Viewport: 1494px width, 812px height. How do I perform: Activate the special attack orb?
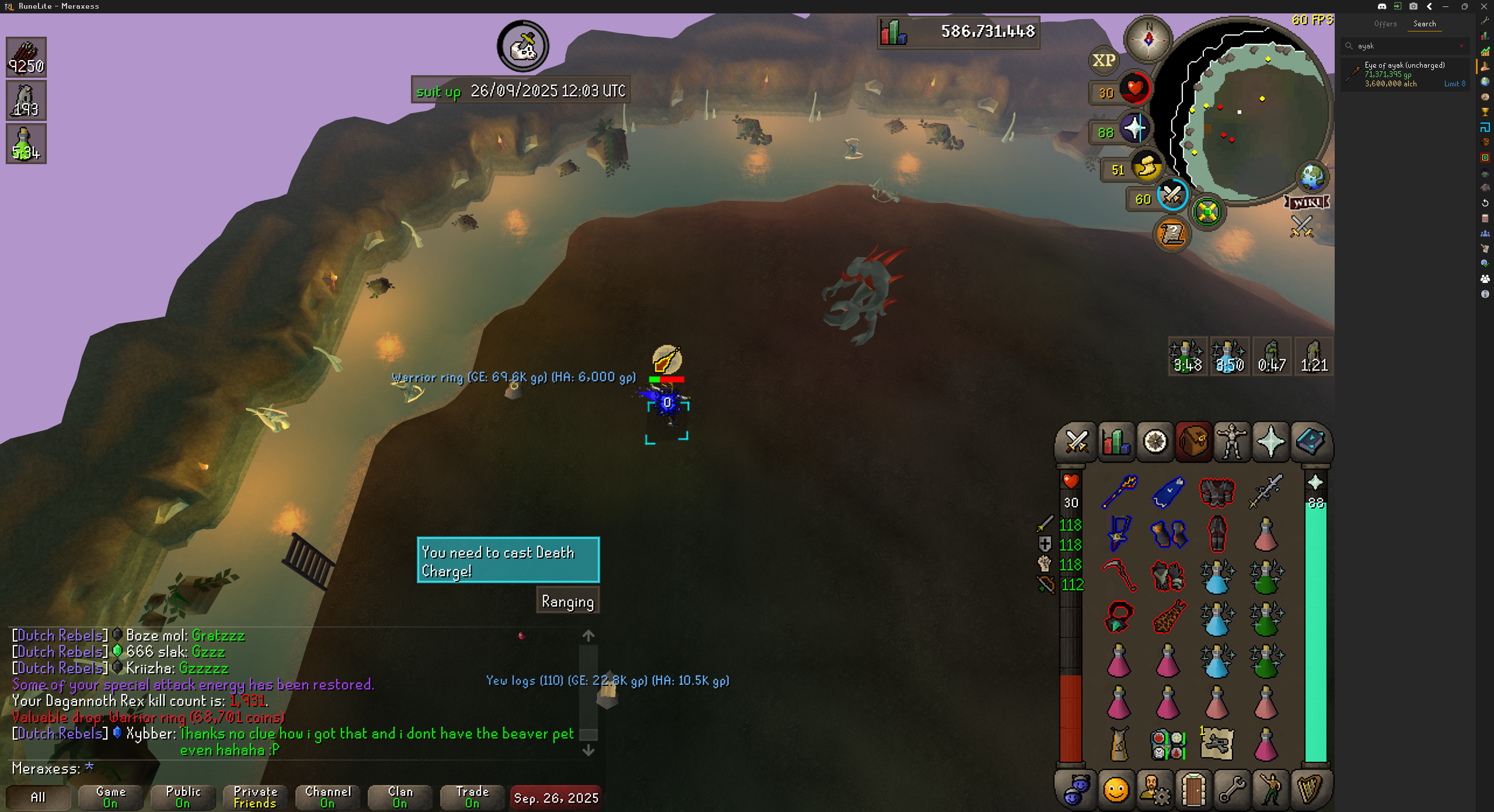[x=1172, y=196]
